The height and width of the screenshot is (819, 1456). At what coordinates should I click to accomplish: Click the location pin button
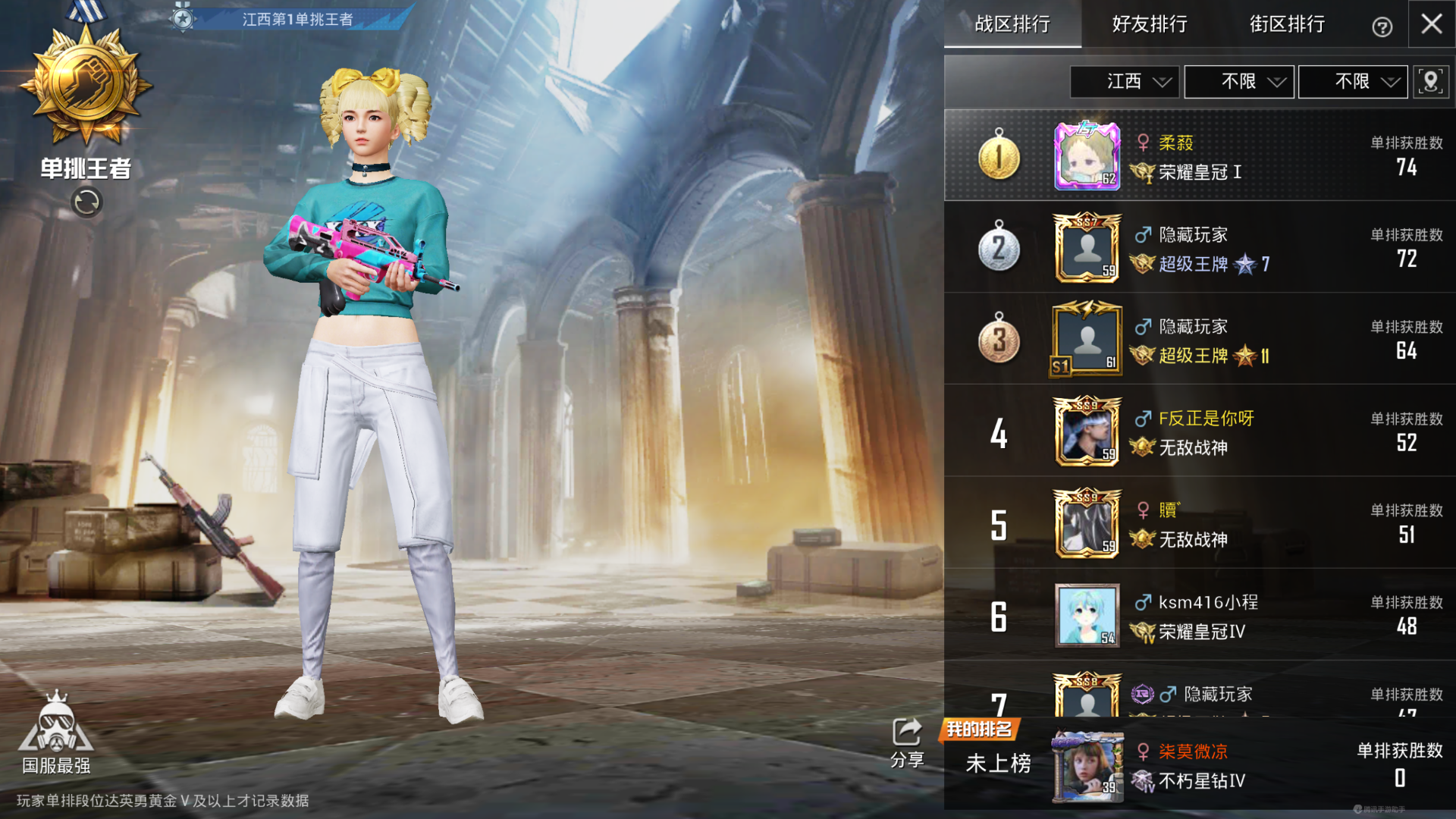(x=1430, y=82)
